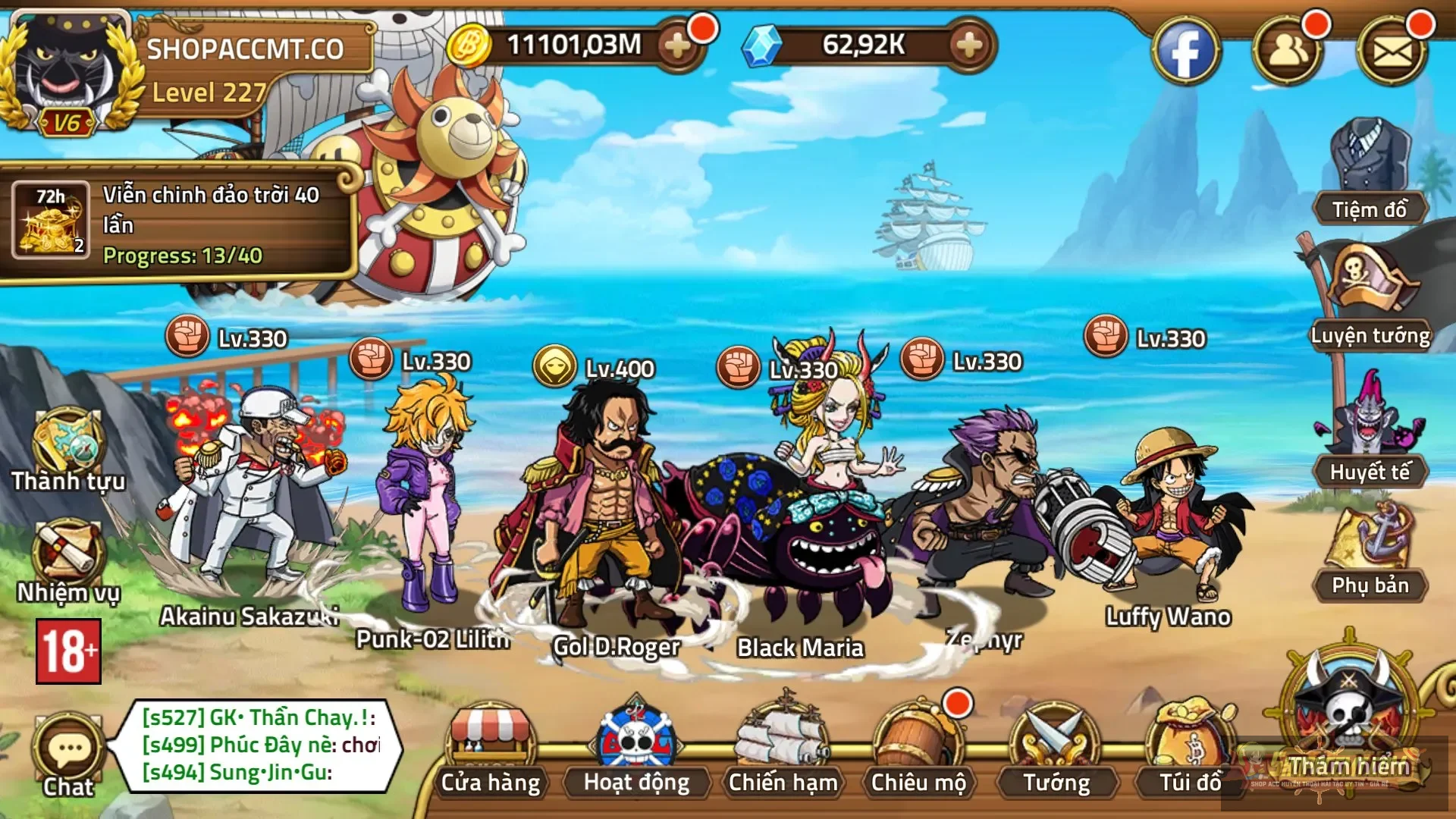
Task: Check the mail envelope icon
Action: [x=1392, y=52]
